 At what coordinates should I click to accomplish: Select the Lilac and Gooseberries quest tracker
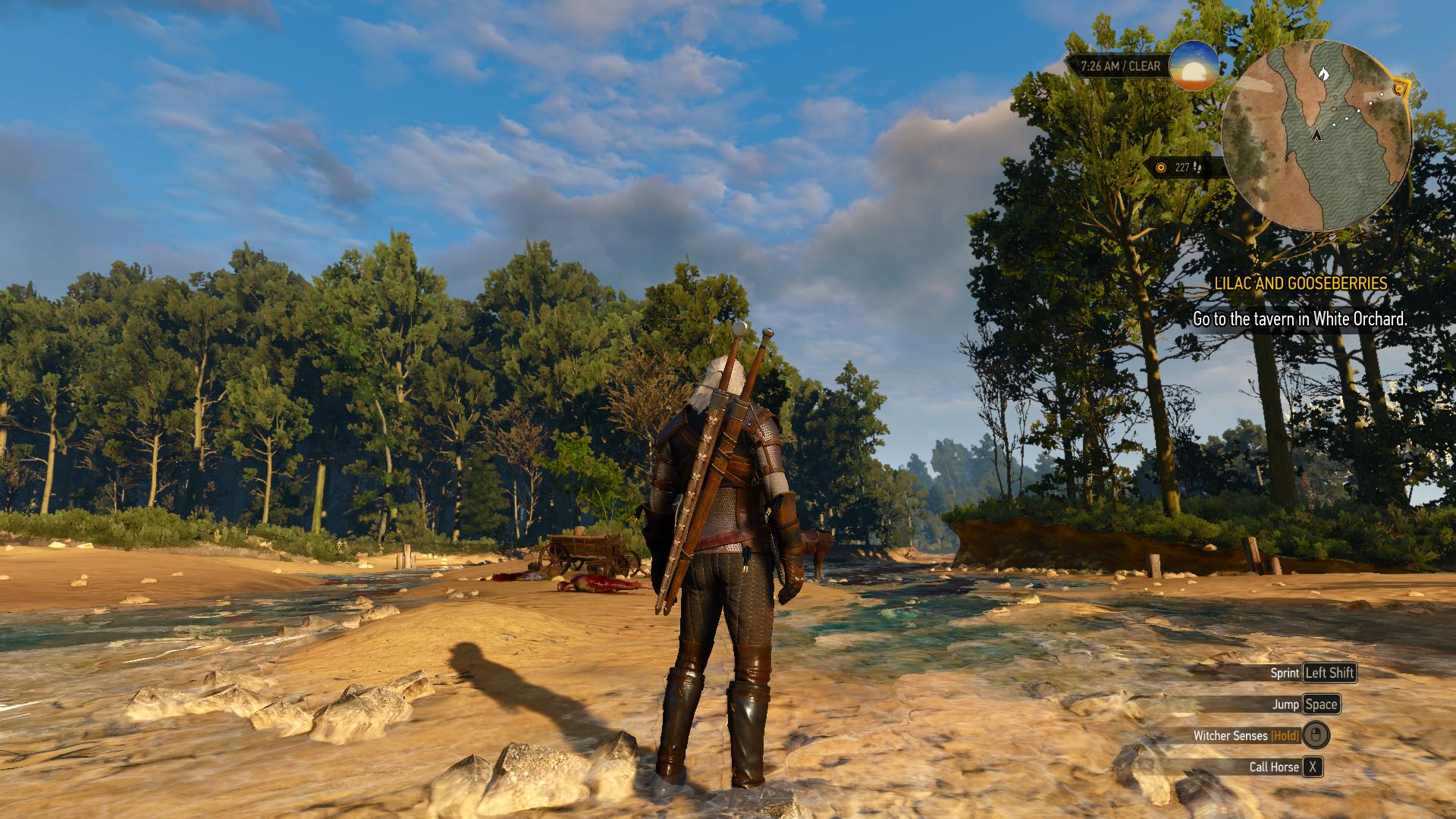pyautogui.click(x=1300, y=284)
